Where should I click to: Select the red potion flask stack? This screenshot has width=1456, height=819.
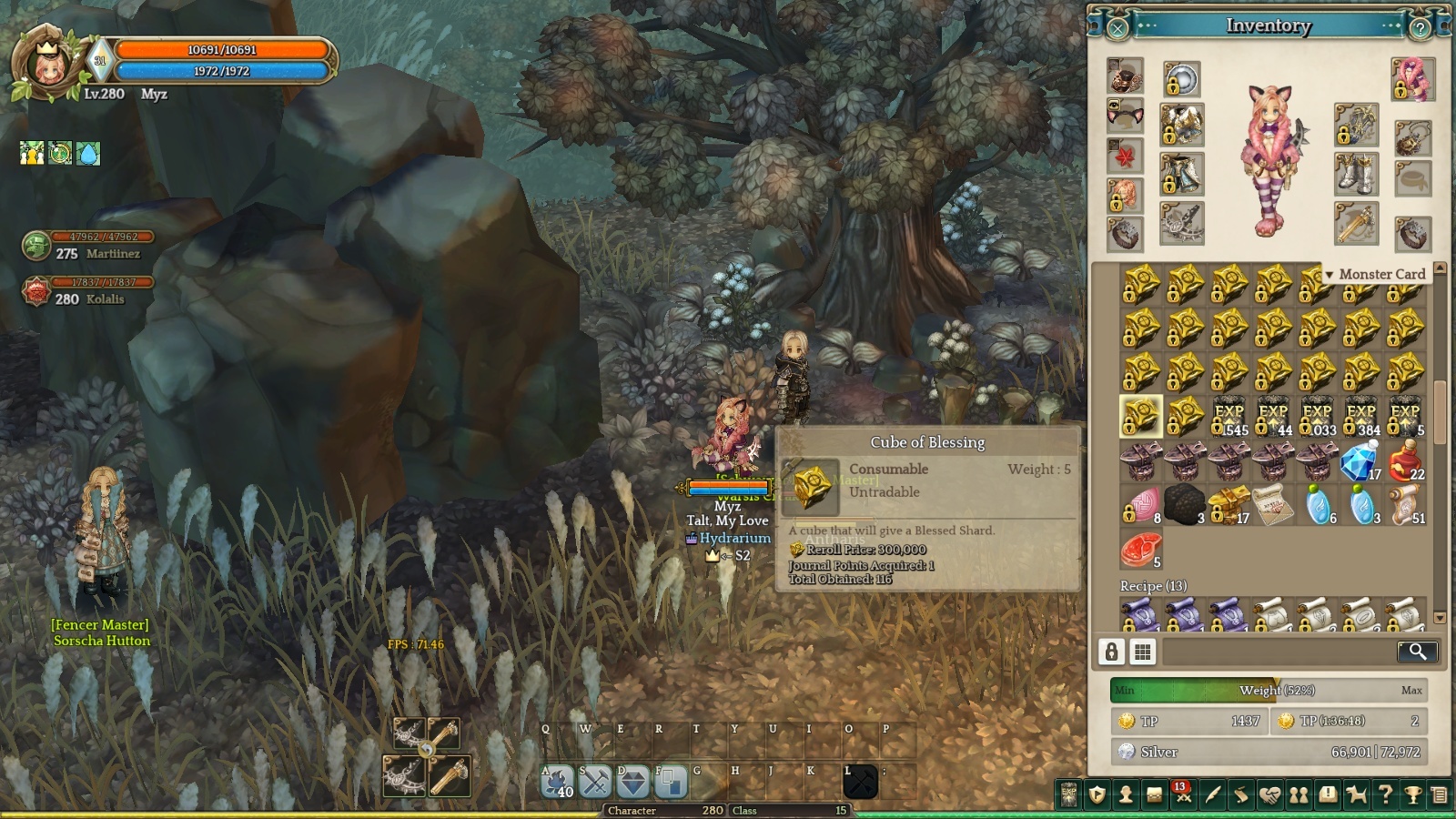point(1406,460)
